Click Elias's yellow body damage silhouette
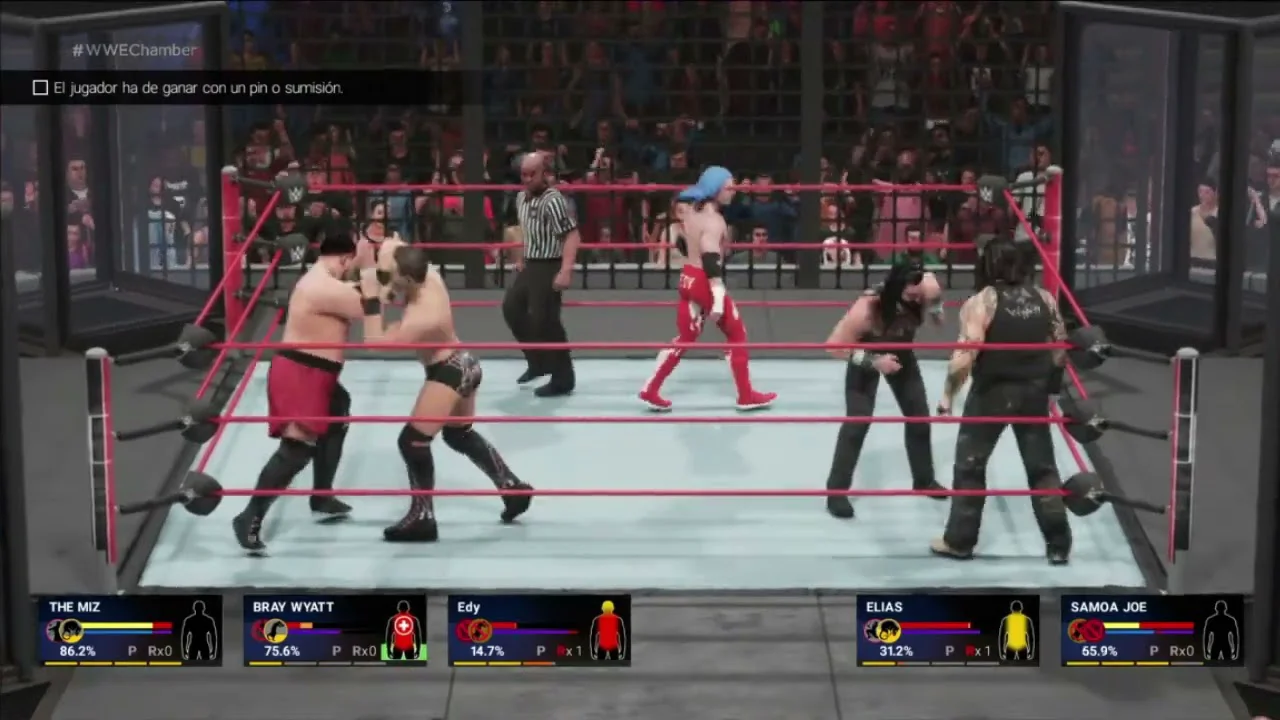This screenshot has height=720, width=1280. 1017,630
